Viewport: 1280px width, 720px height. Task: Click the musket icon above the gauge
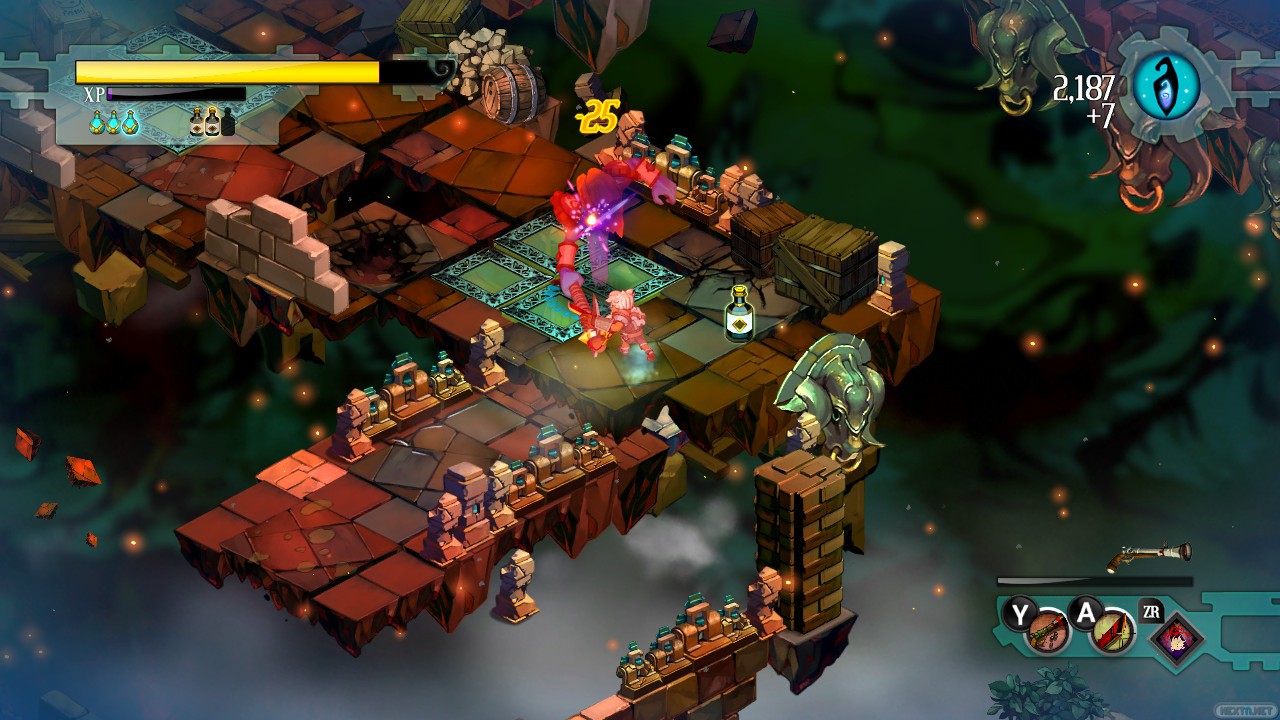(x=1149, y=556)
